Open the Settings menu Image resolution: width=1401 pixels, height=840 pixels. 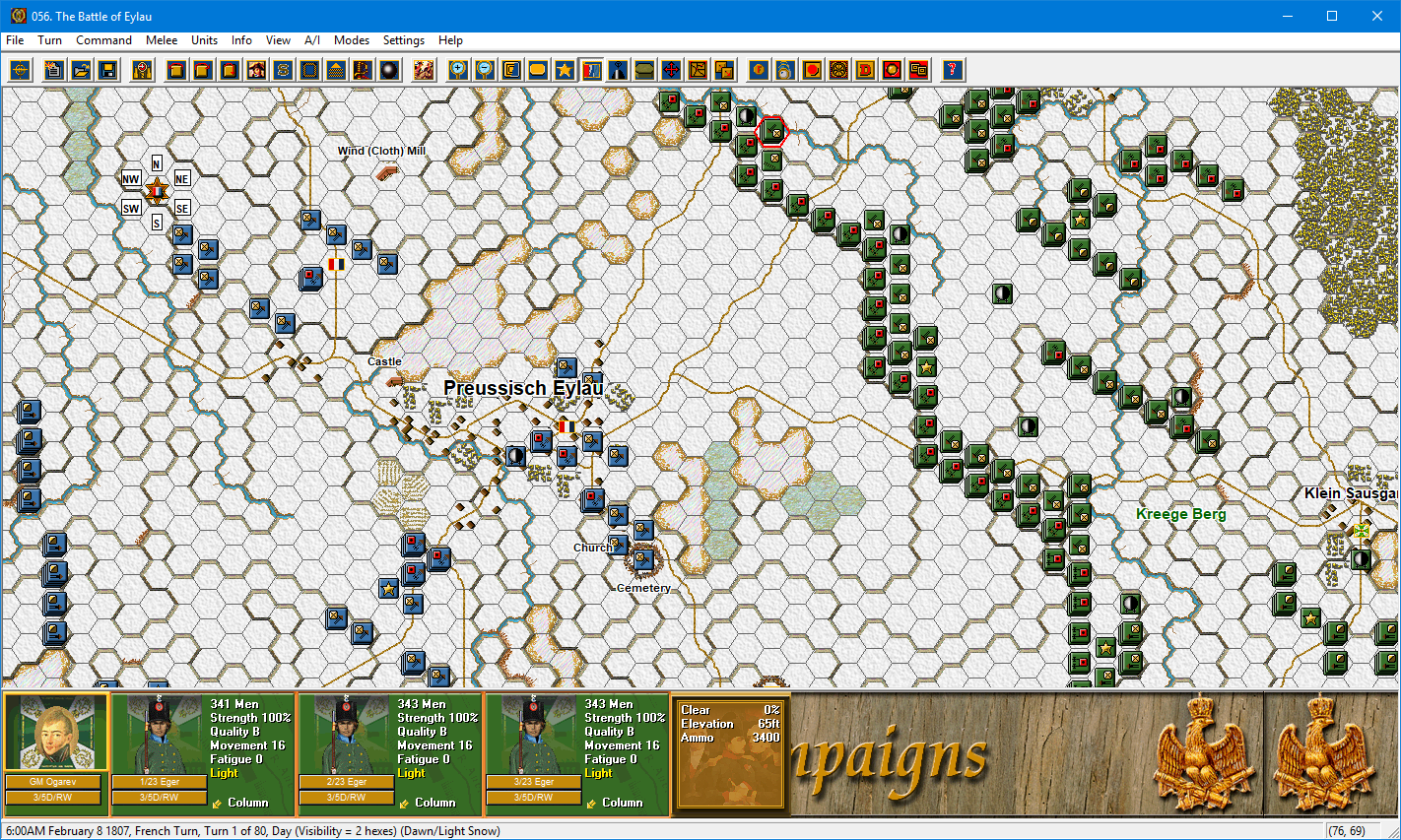pos(404,40)
